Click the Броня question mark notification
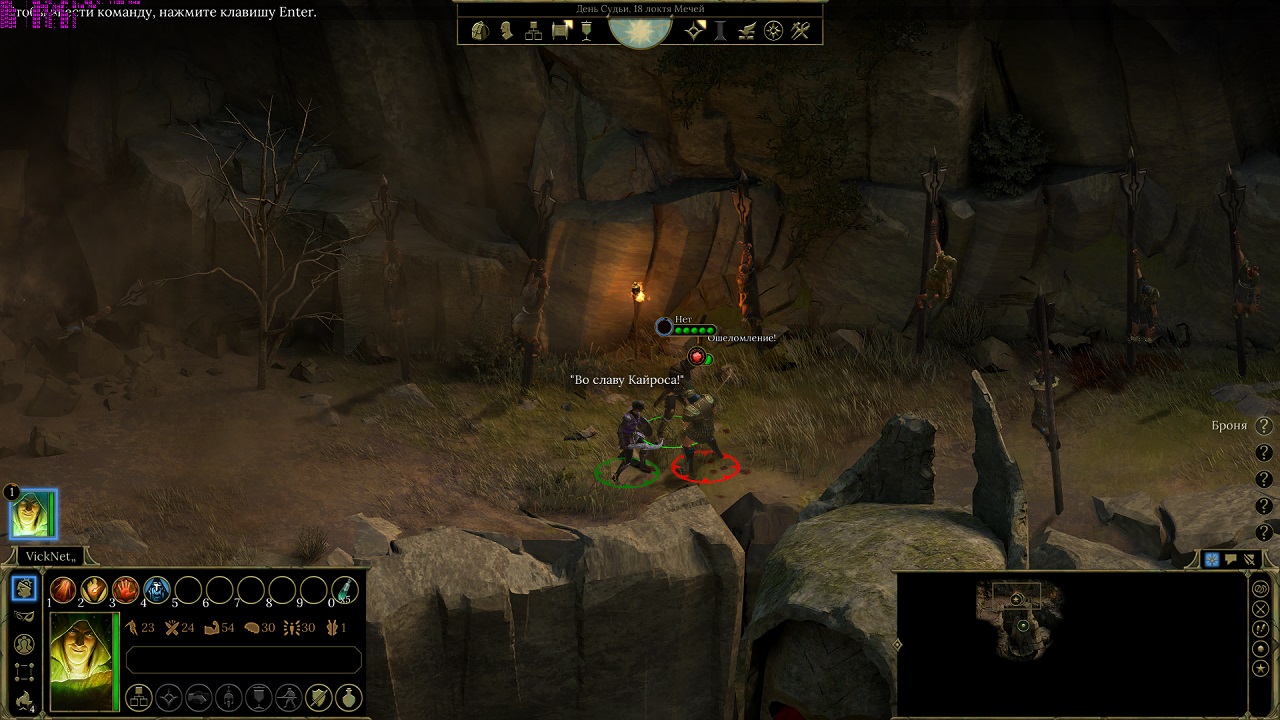This screenshot has width=1280, height=720. coord(1264,426)
